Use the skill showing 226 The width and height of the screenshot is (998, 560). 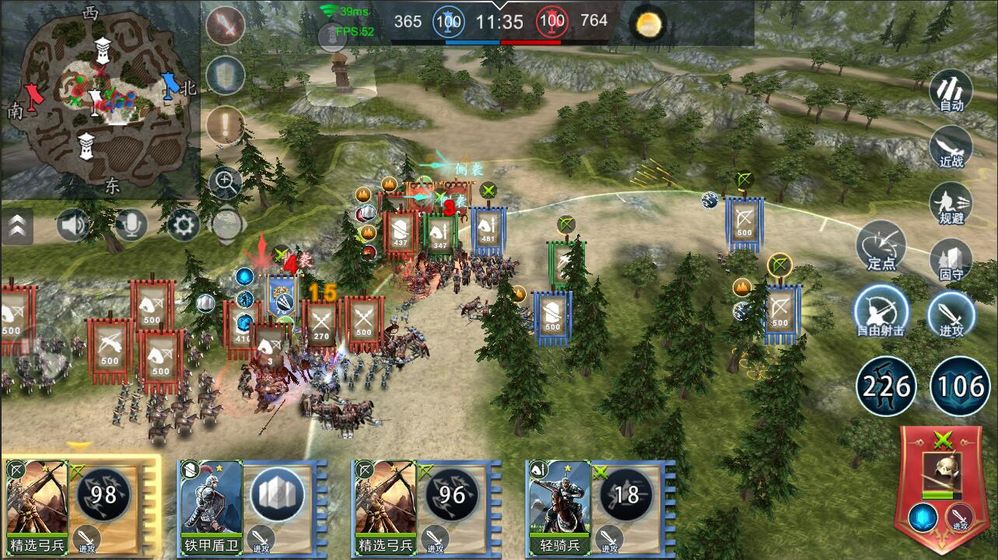(x=886, y=386)
